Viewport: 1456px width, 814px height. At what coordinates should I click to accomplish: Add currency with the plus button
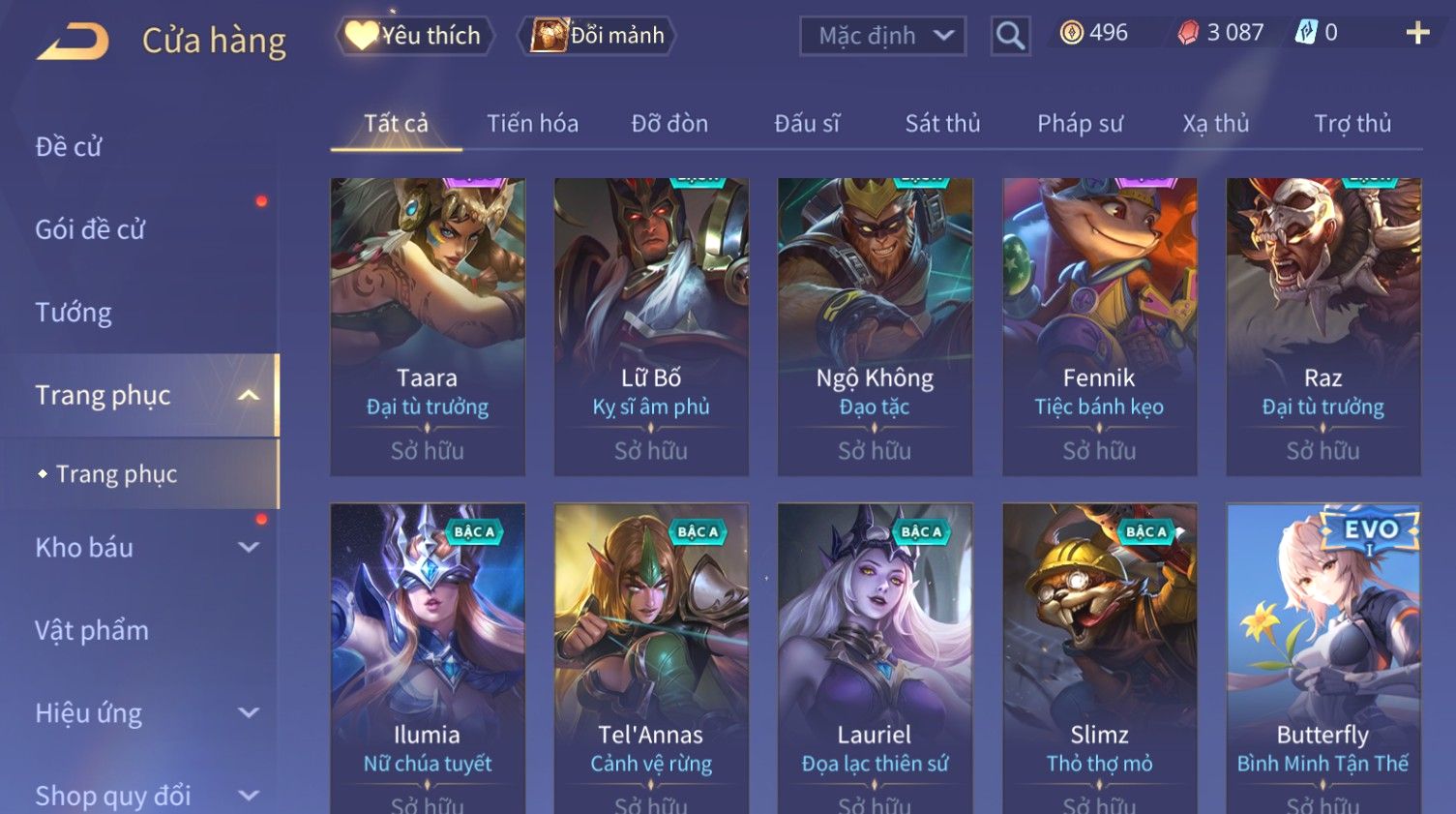pos(1417,34)
